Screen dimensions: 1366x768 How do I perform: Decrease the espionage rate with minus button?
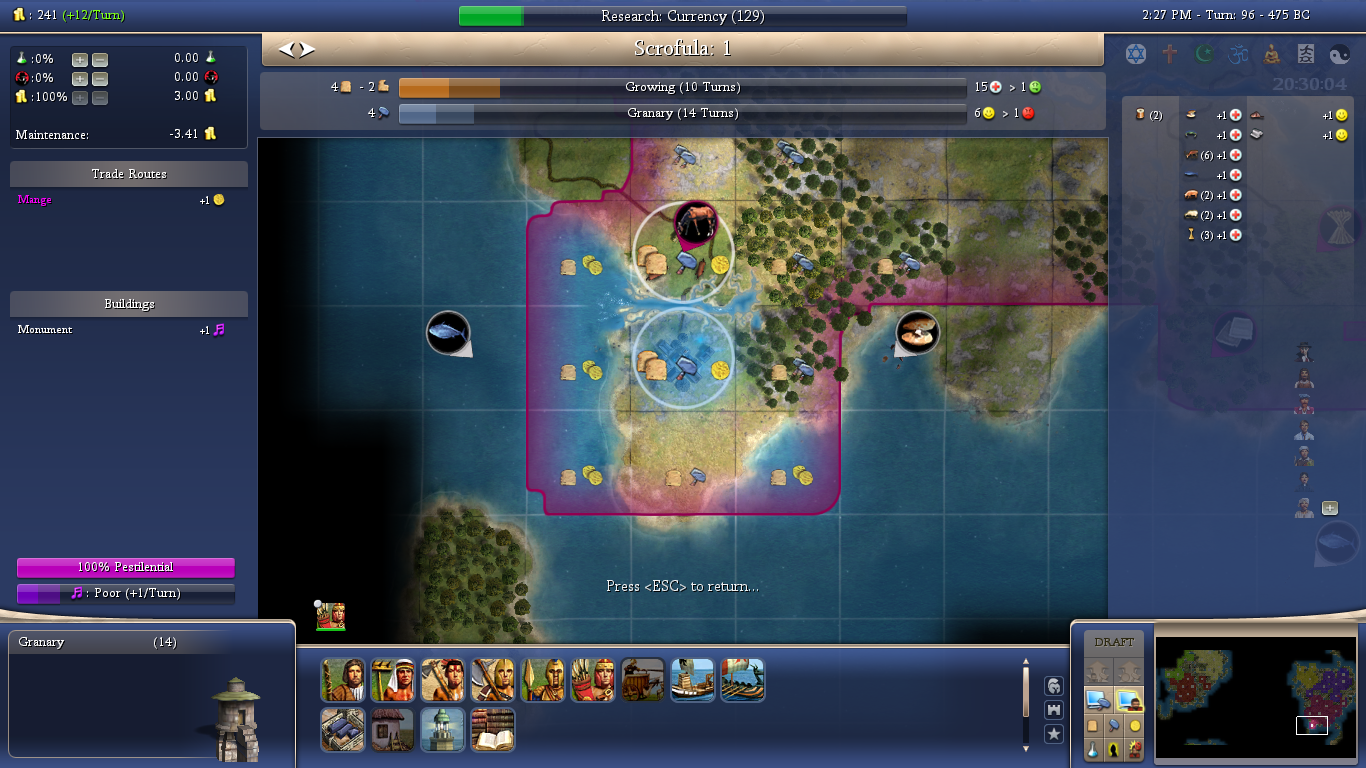click(100, 78)
